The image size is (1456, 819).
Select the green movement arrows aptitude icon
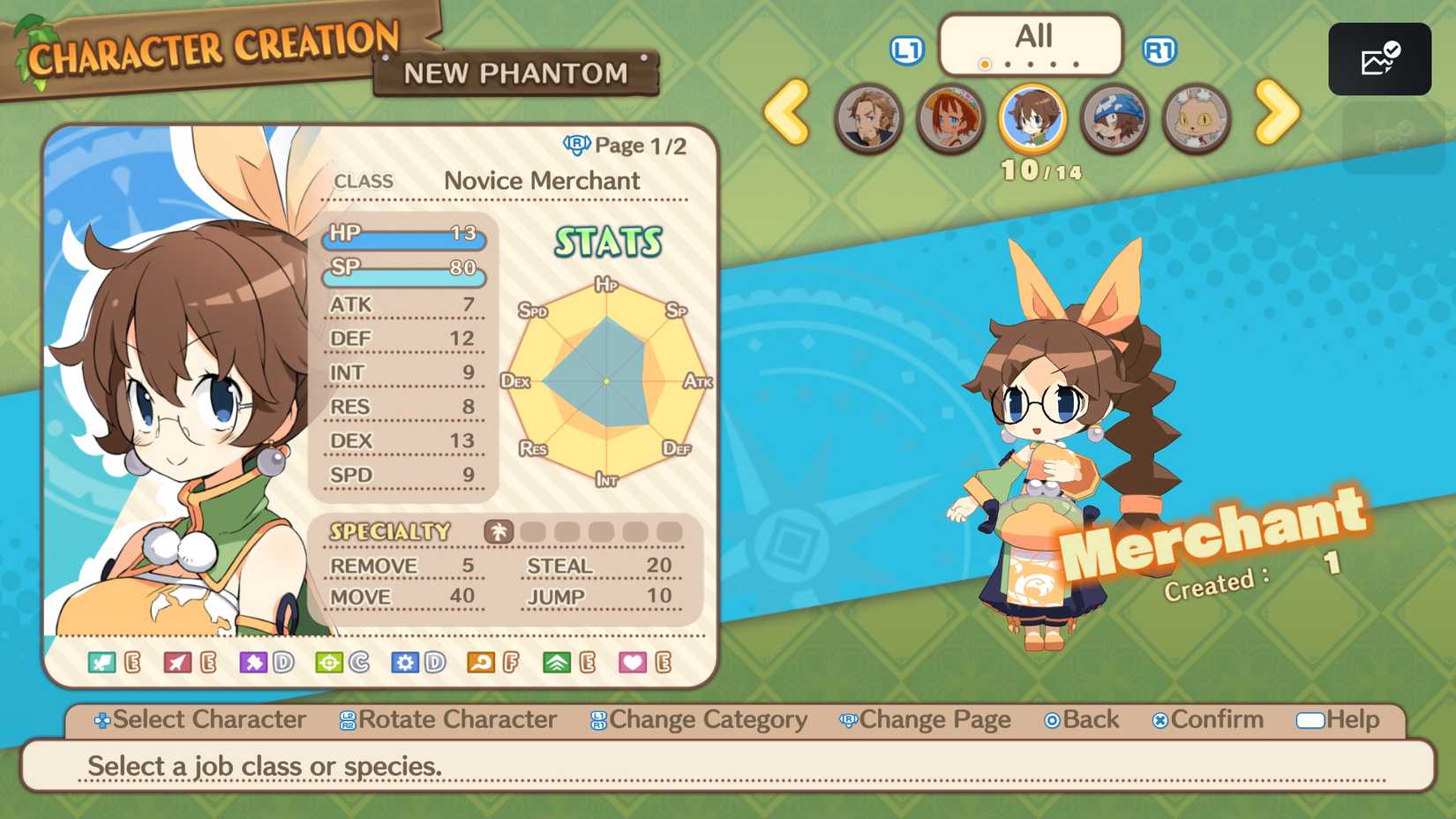557,664
